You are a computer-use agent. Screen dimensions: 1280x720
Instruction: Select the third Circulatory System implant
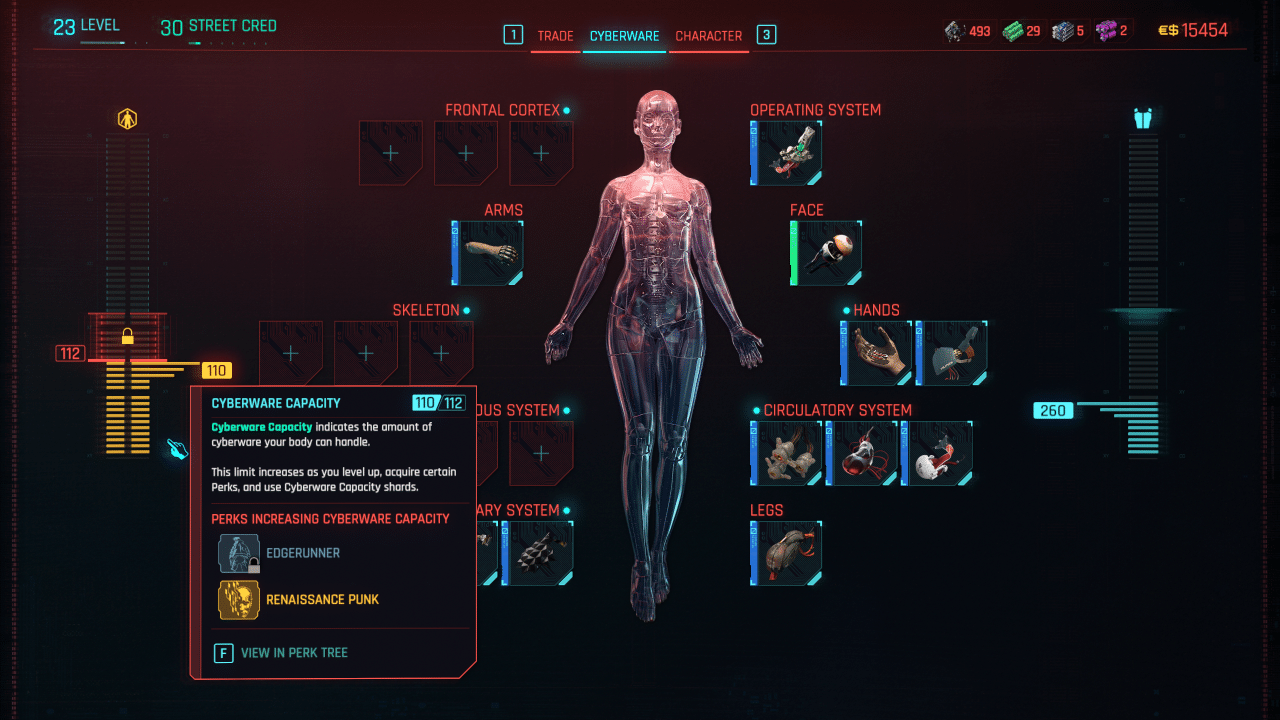tap(937, 453)
